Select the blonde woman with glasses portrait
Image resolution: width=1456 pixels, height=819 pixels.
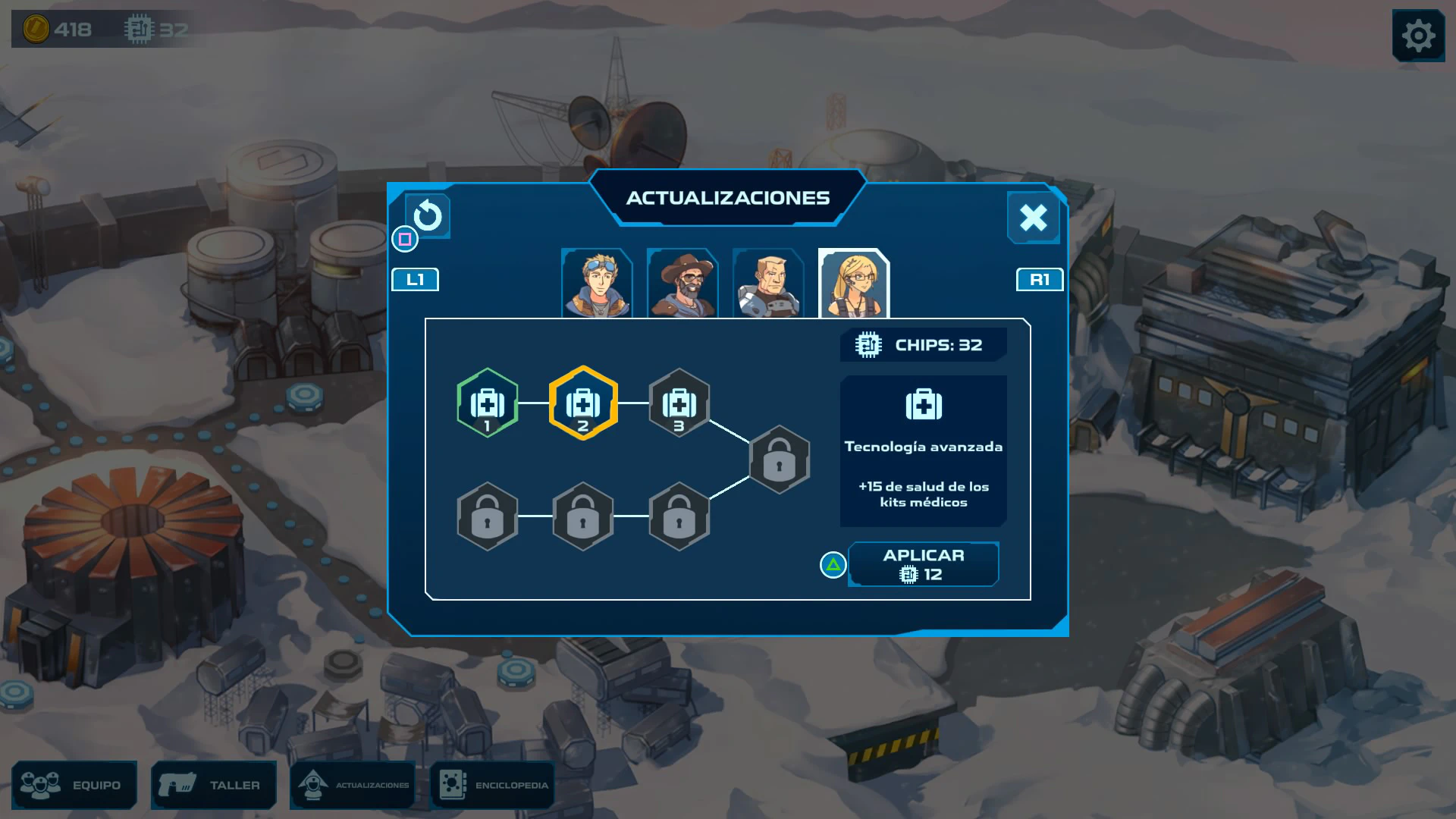[x=854, y=284]
